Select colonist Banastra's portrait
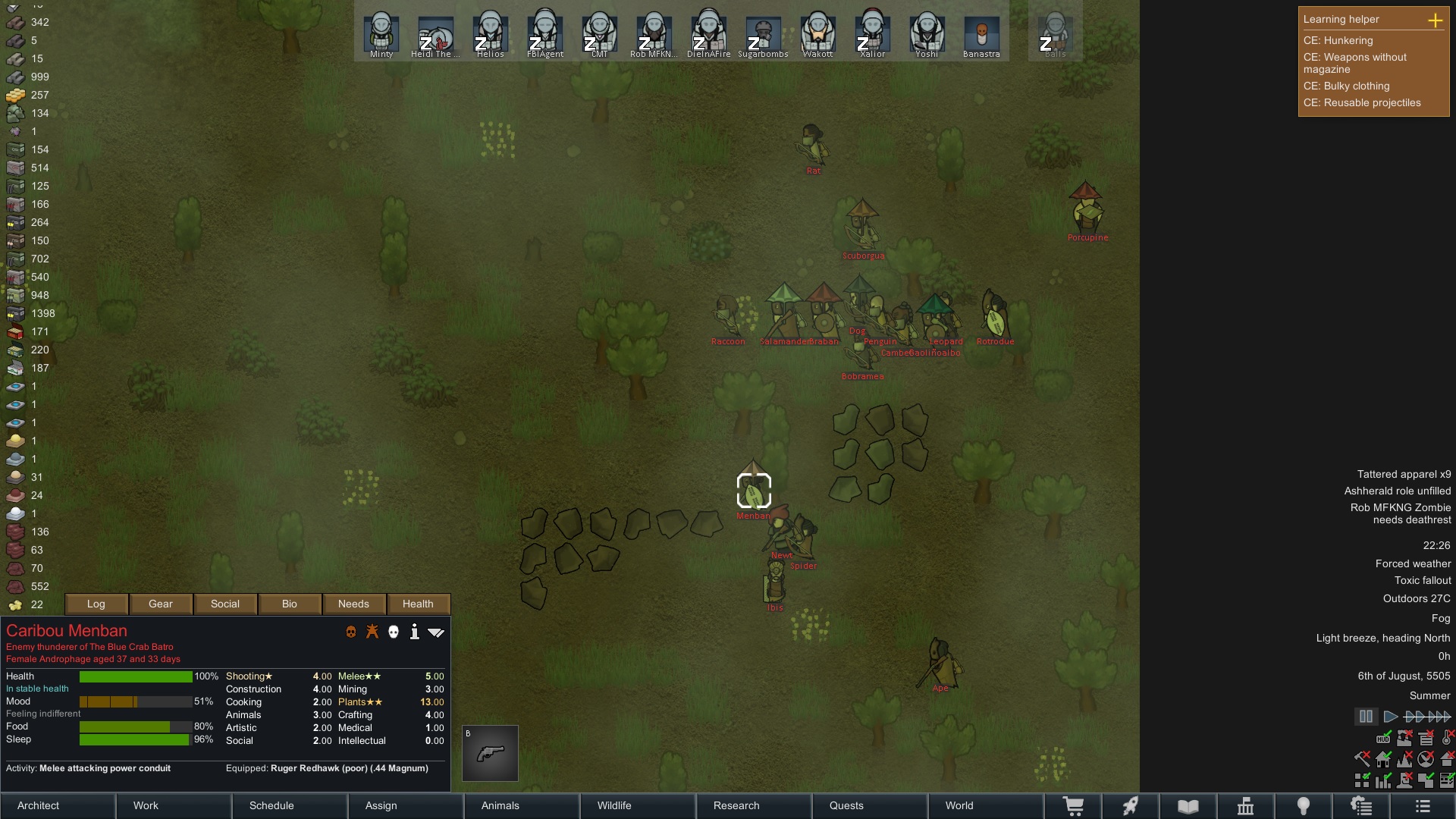The width and height of the screenshot is (1456, 819). tap(981, 33)
